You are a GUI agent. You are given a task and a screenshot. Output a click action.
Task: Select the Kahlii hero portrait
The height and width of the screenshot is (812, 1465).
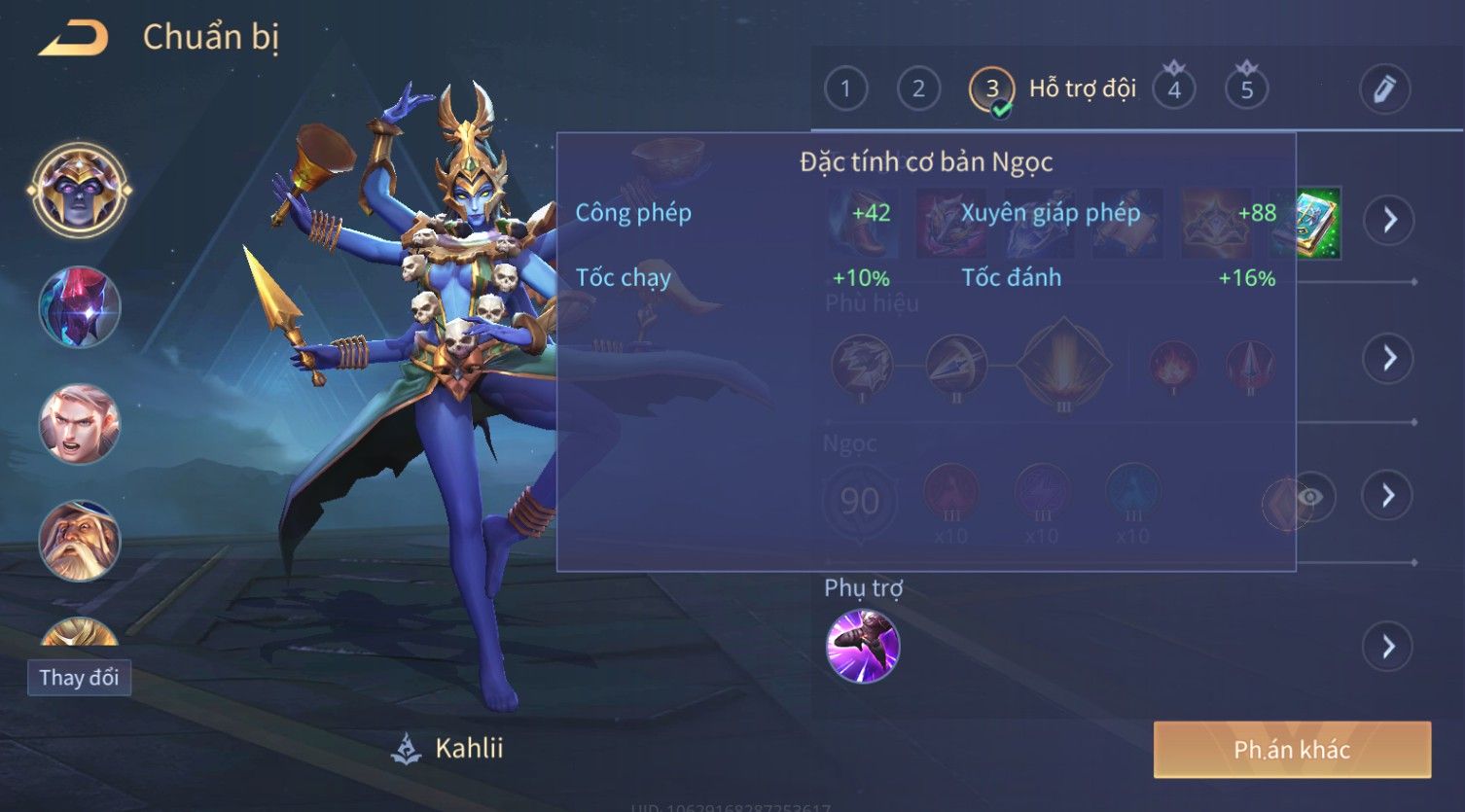point(79,190)
